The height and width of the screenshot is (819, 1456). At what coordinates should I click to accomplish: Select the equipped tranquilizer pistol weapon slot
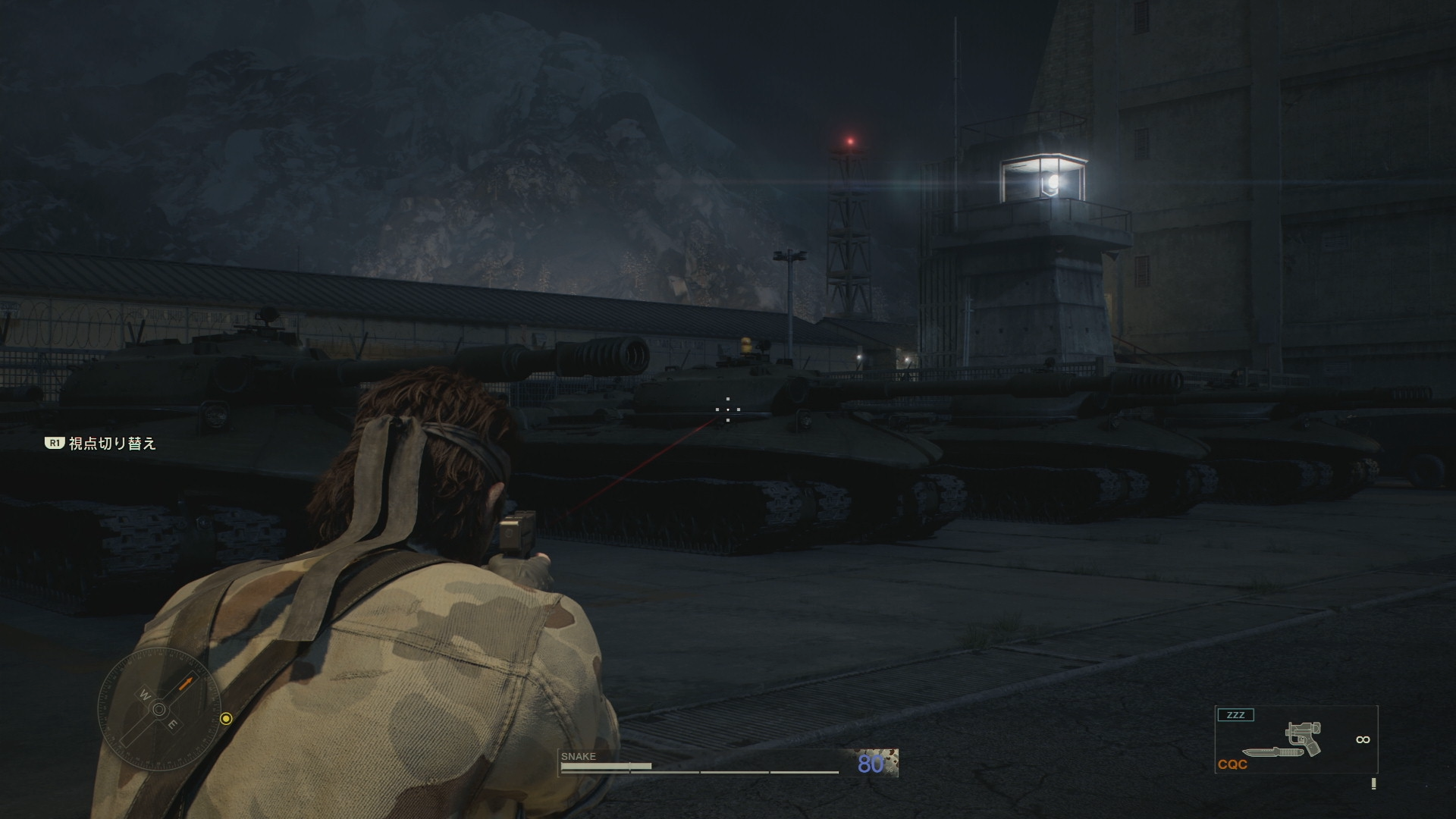[1304, 739]
